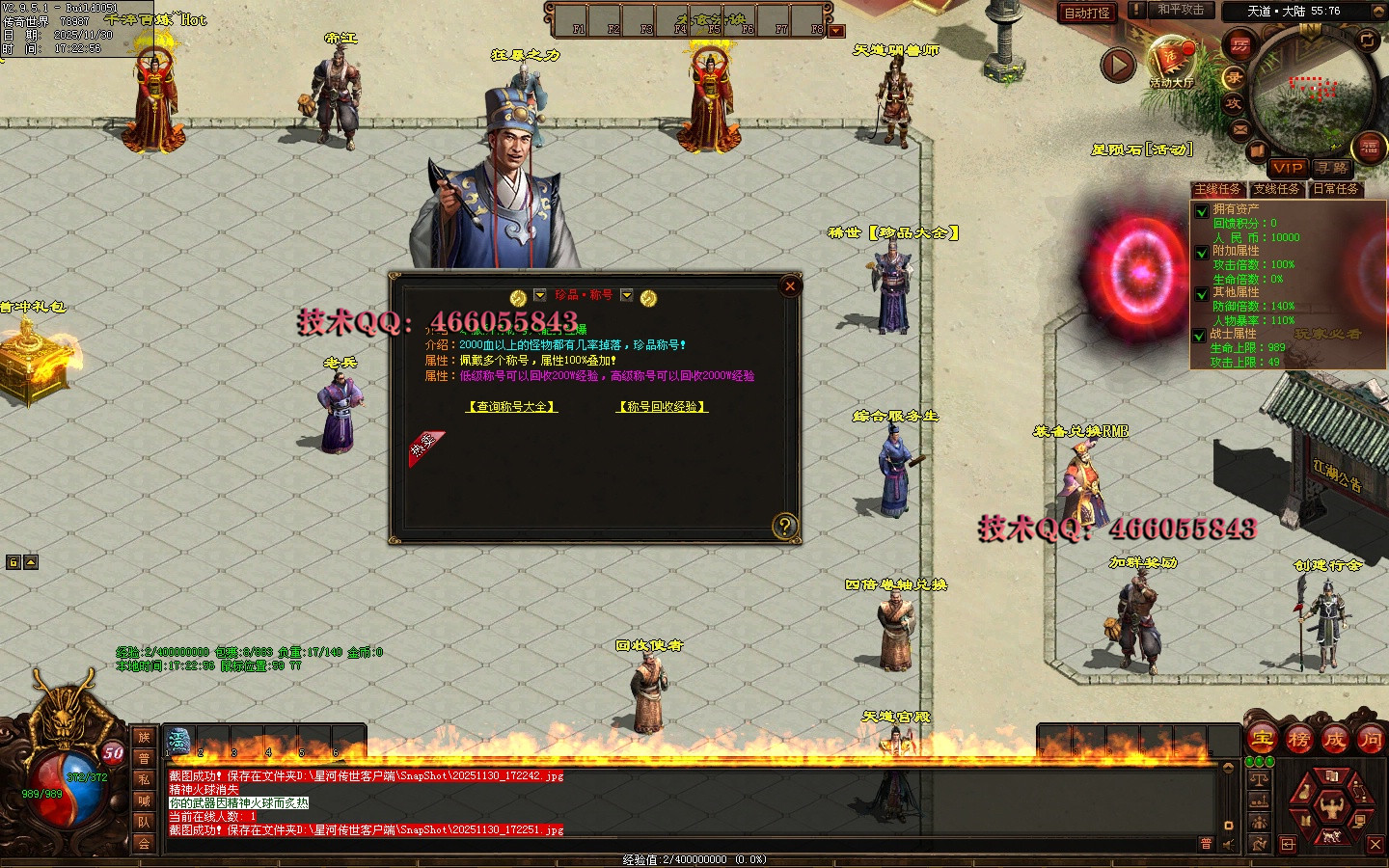Choose the 查询称号大全 dialog option
This screenshot has width=1389, height=868.
[x=512, y=407]
